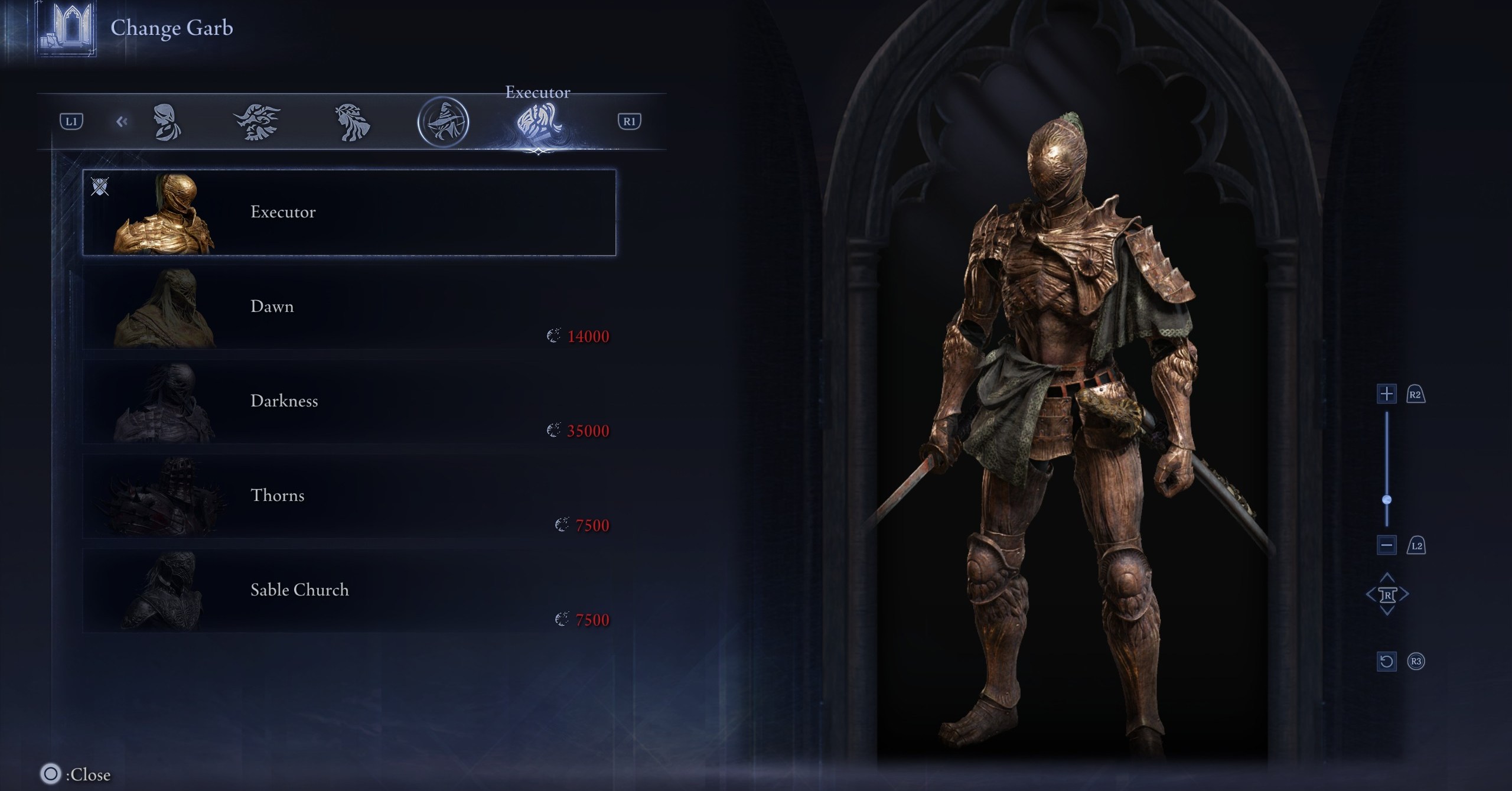Choose the Dawn garb costing 14000
The height and width of the screenshot is (791, 1512).
pyautogui.click(x=348, y=307)
